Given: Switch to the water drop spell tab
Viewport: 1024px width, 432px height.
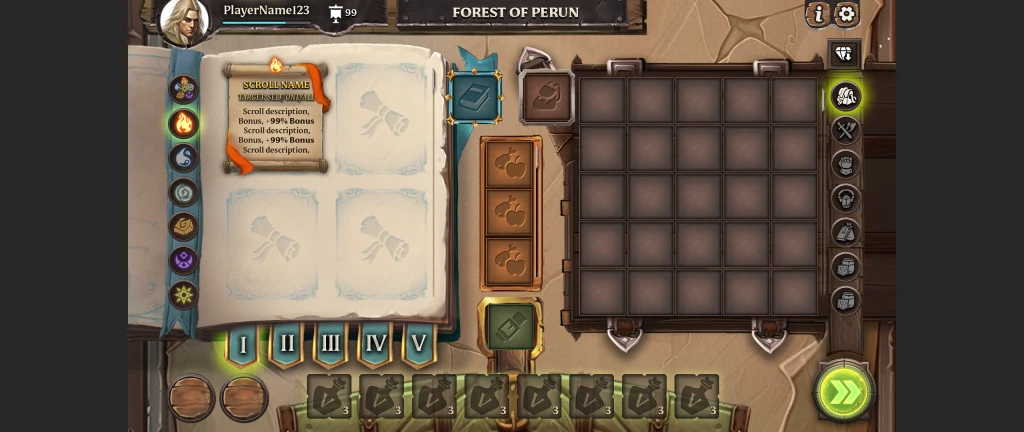Looking at the screenshot, I should [183, 158].
